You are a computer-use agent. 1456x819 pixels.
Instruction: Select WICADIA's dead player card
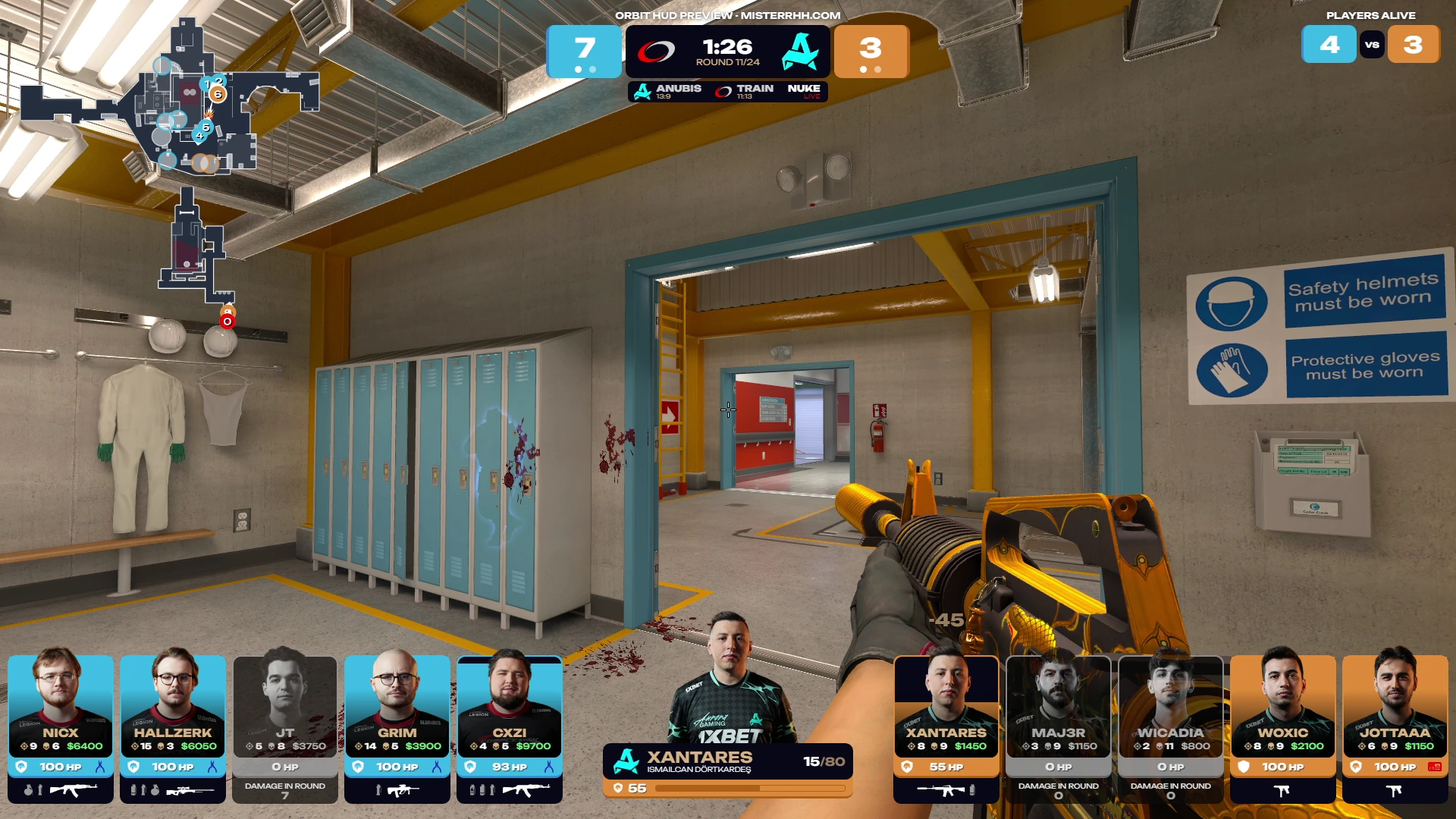[1170, 726]
